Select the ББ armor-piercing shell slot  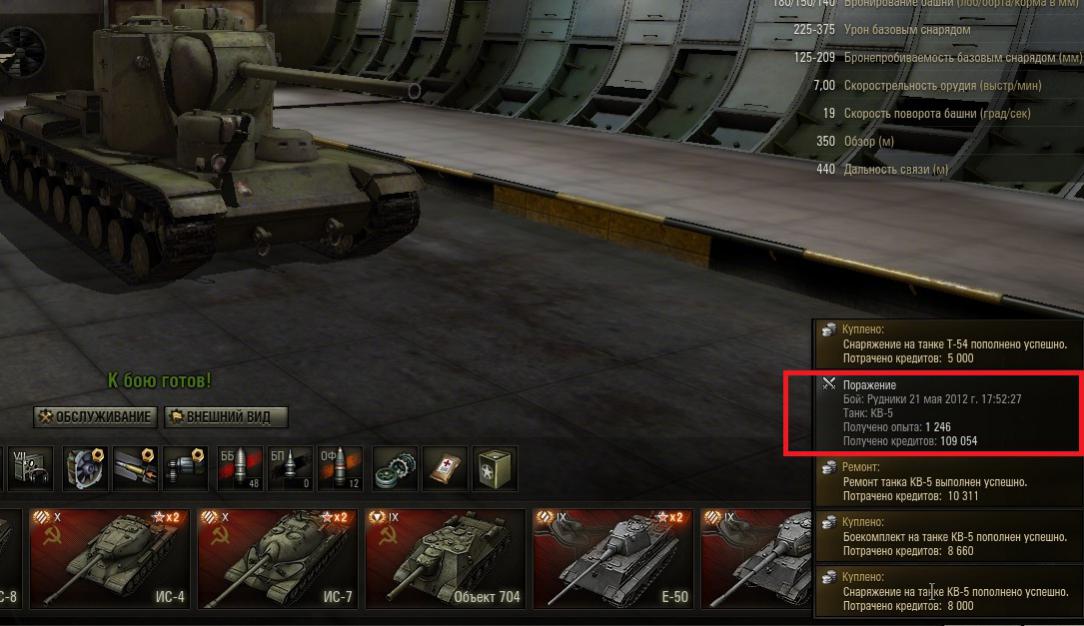(240, 468)
